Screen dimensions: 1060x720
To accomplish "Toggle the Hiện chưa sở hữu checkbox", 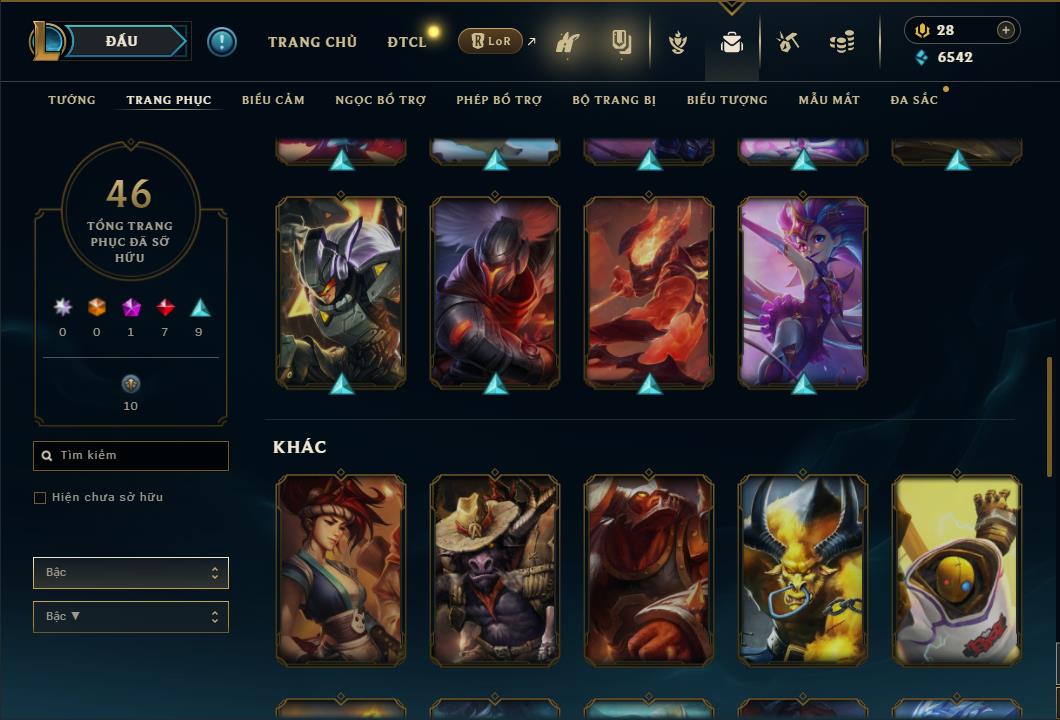I will point(40,498).
